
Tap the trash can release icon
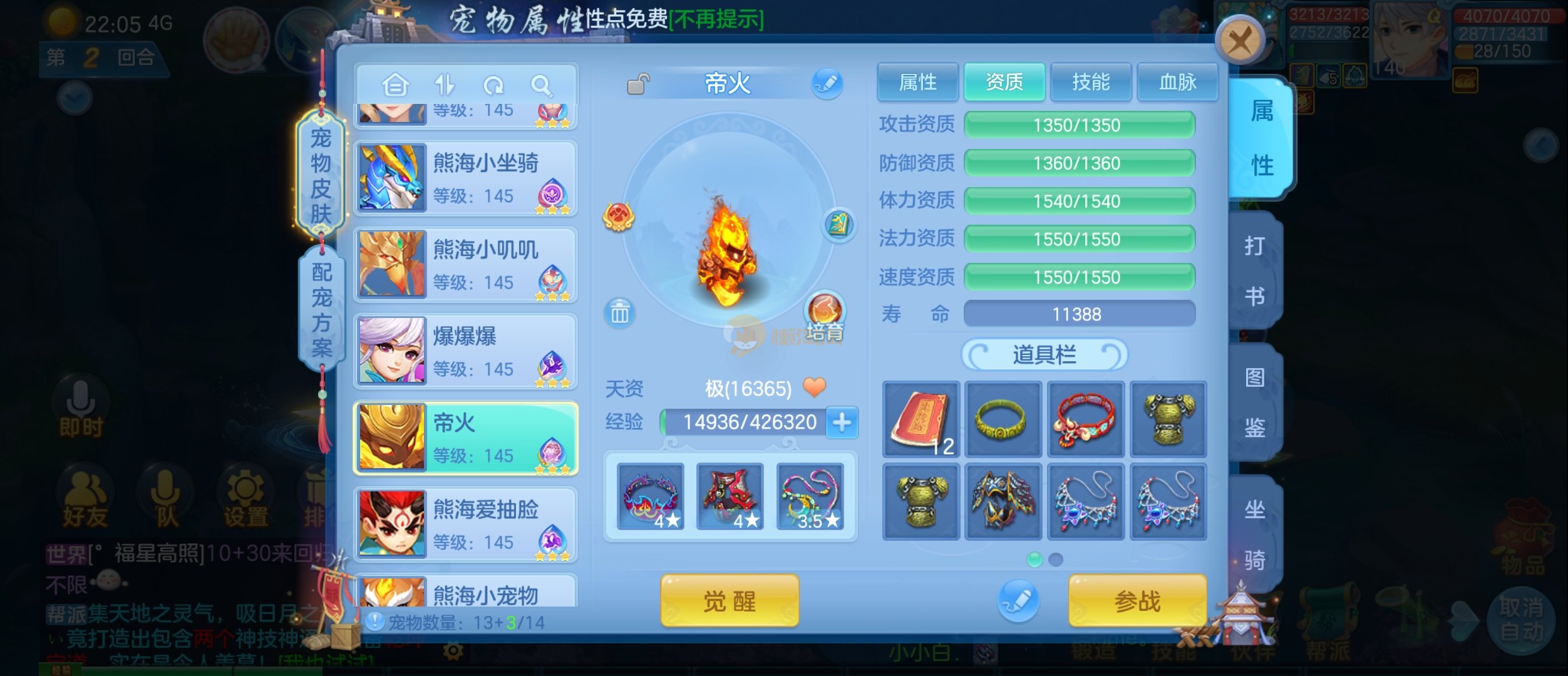click(619, 312)
